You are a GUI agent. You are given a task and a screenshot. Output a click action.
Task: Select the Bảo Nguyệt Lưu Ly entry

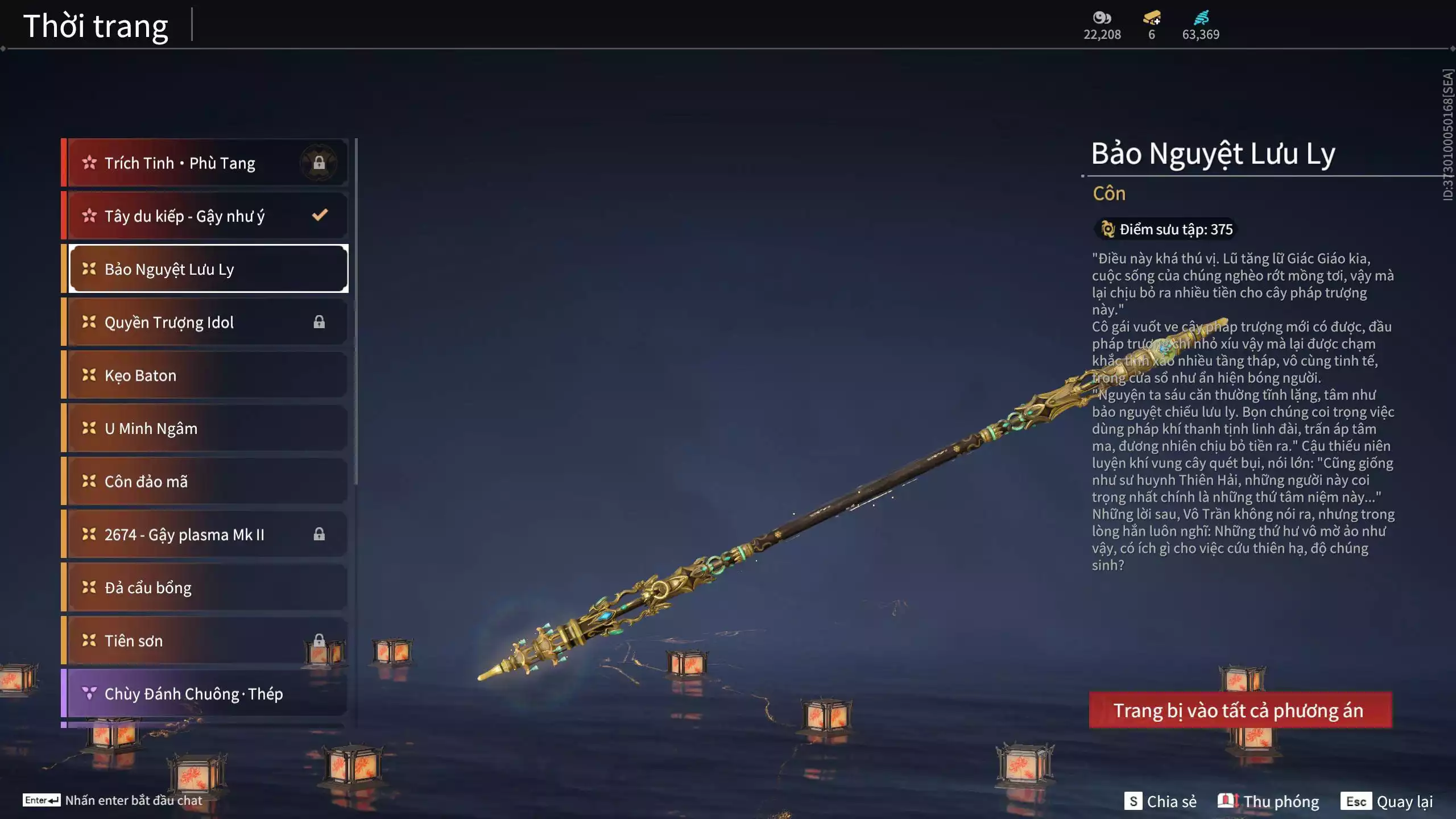[x=208, y=269]
